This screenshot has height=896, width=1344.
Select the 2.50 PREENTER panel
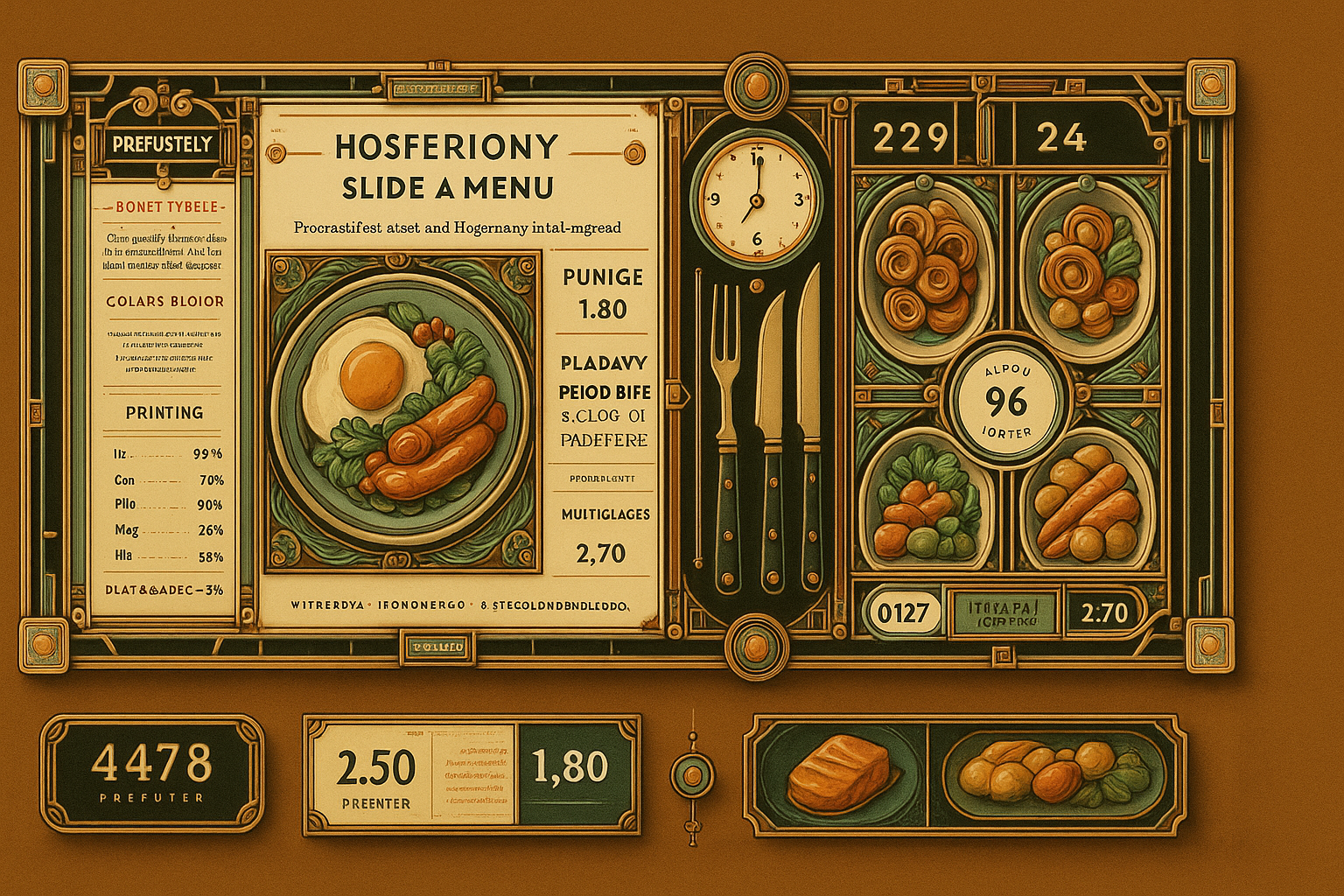376,773
